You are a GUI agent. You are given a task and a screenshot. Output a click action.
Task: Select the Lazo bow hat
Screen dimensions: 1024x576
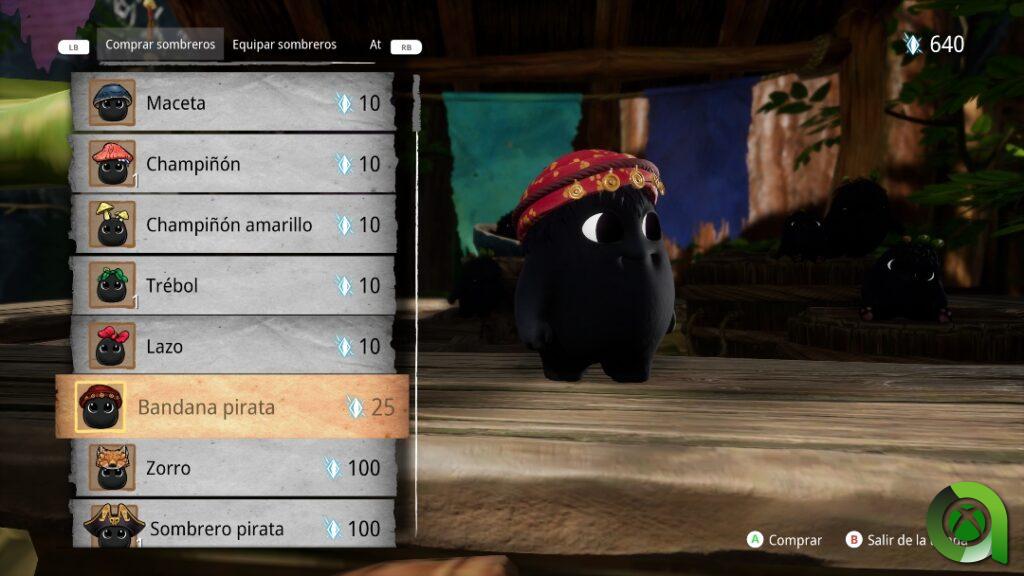(233, 347)
